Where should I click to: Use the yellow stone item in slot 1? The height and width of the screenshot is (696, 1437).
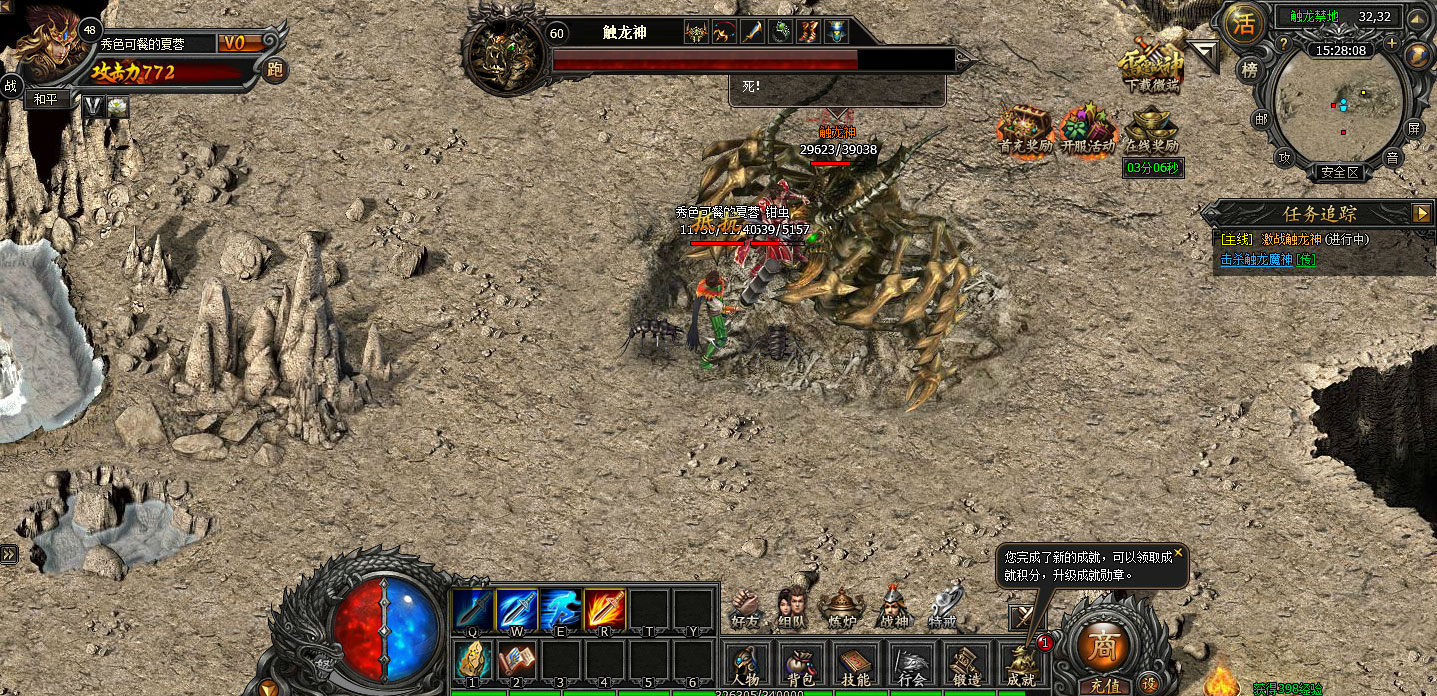coord(472,661)
